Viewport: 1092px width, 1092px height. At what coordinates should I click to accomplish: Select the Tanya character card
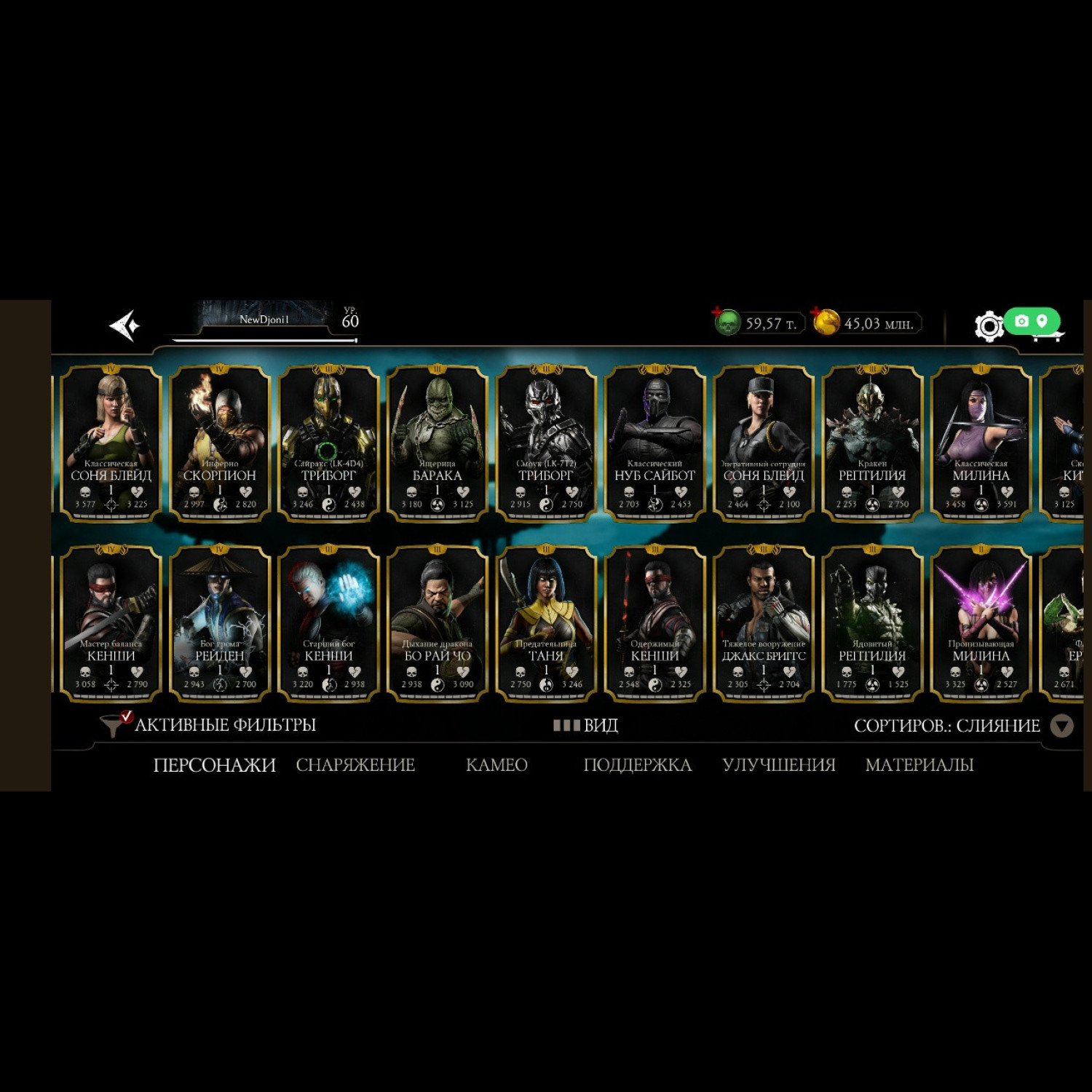546,623
